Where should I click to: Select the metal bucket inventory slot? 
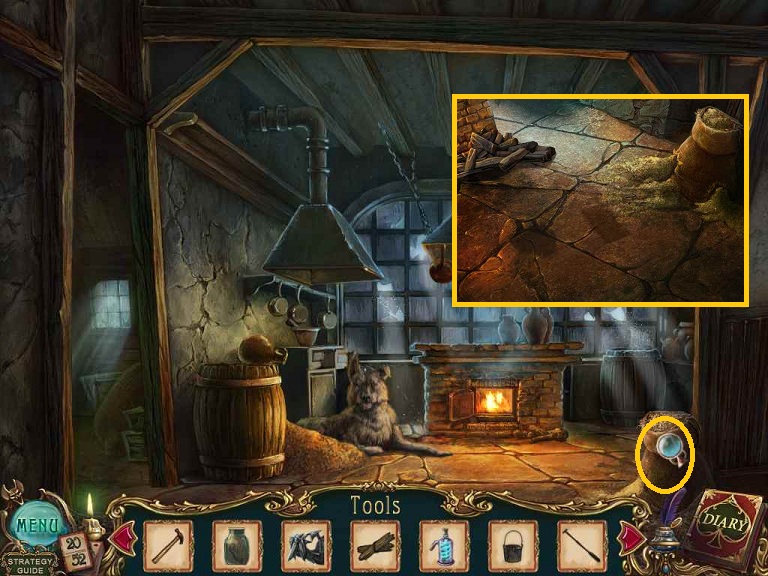click(x=513, y=546)
